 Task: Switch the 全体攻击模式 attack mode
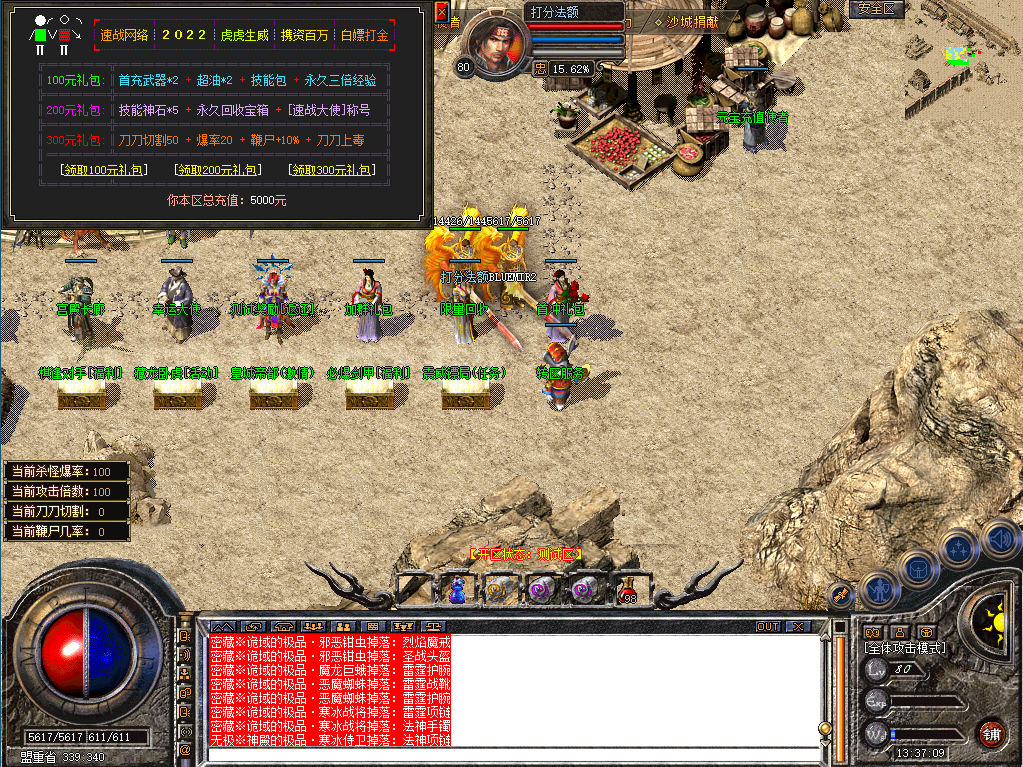coord(905,648)
